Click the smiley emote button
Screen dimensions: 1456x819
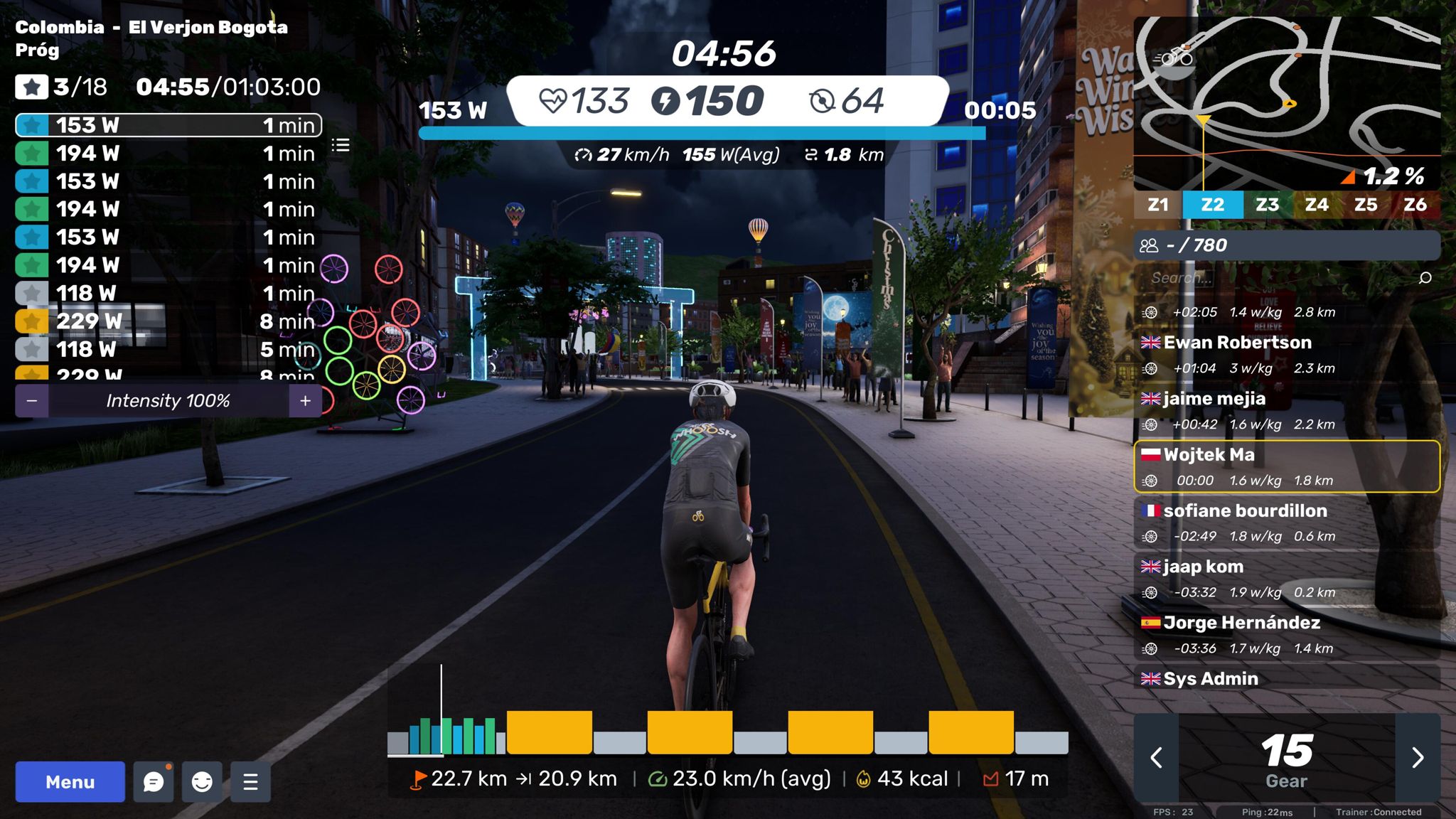point(202,781)
